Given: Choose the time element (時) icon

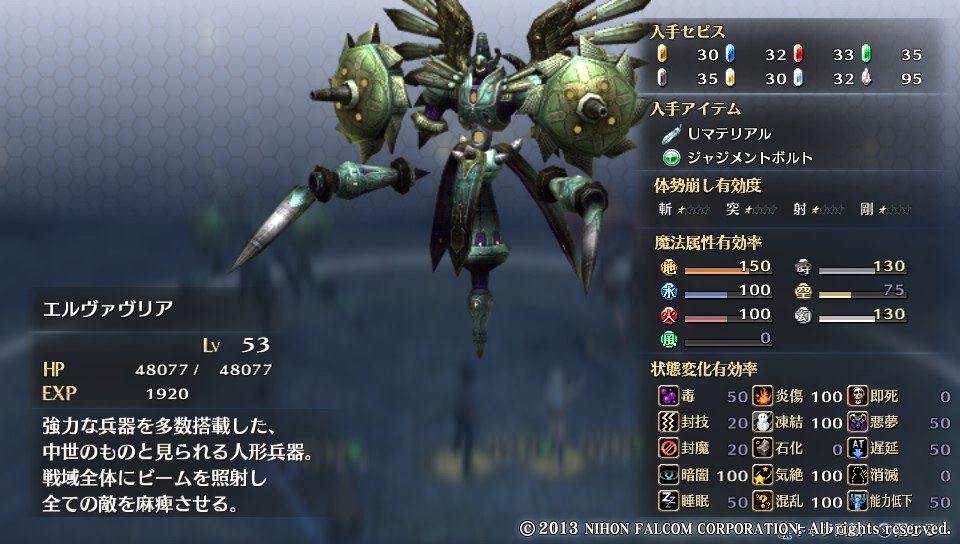Looking at the screenshot, I should [803, 267].
